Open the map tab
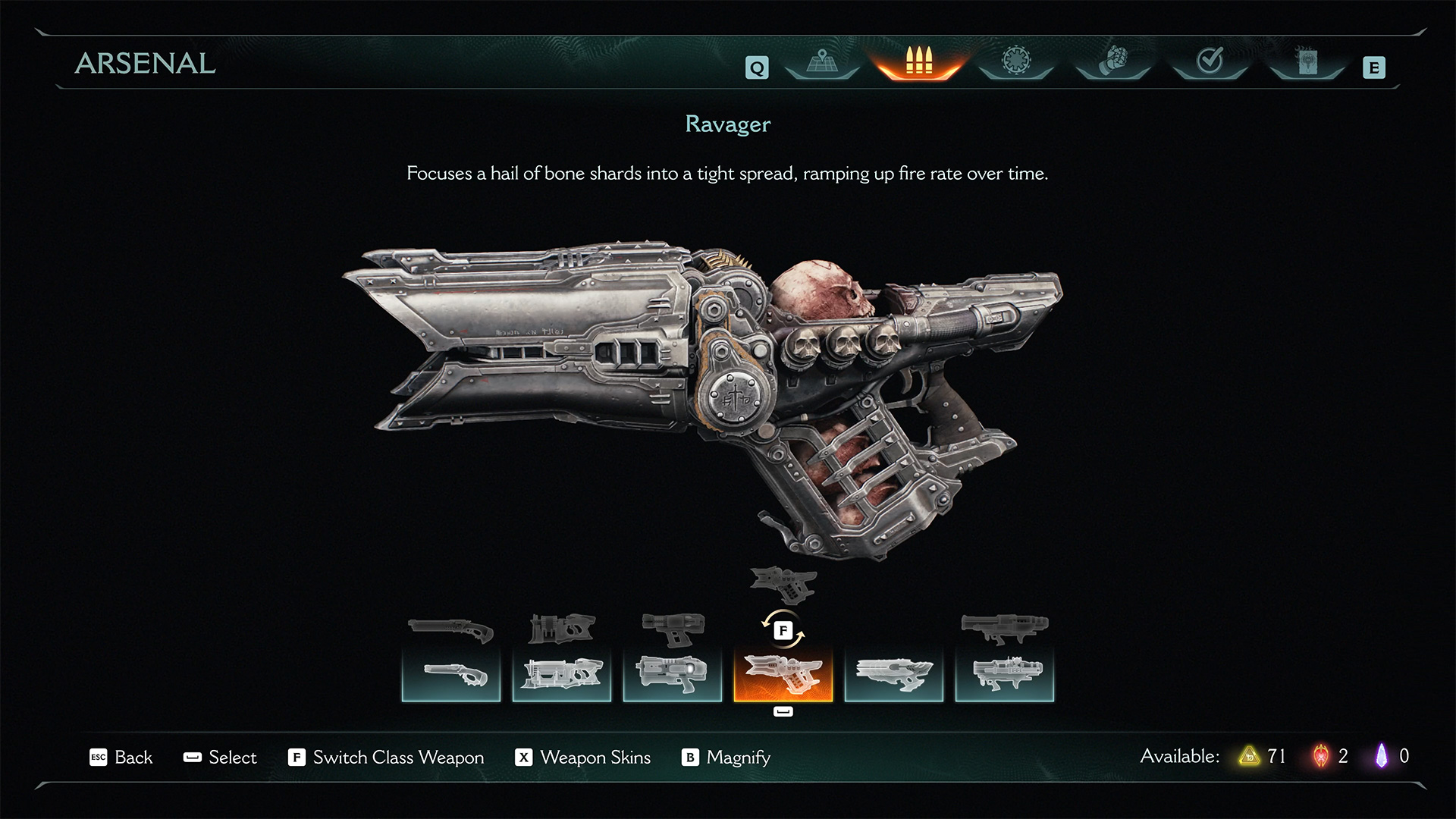The width and height of the screenshot is (1456, 819). 821,62
